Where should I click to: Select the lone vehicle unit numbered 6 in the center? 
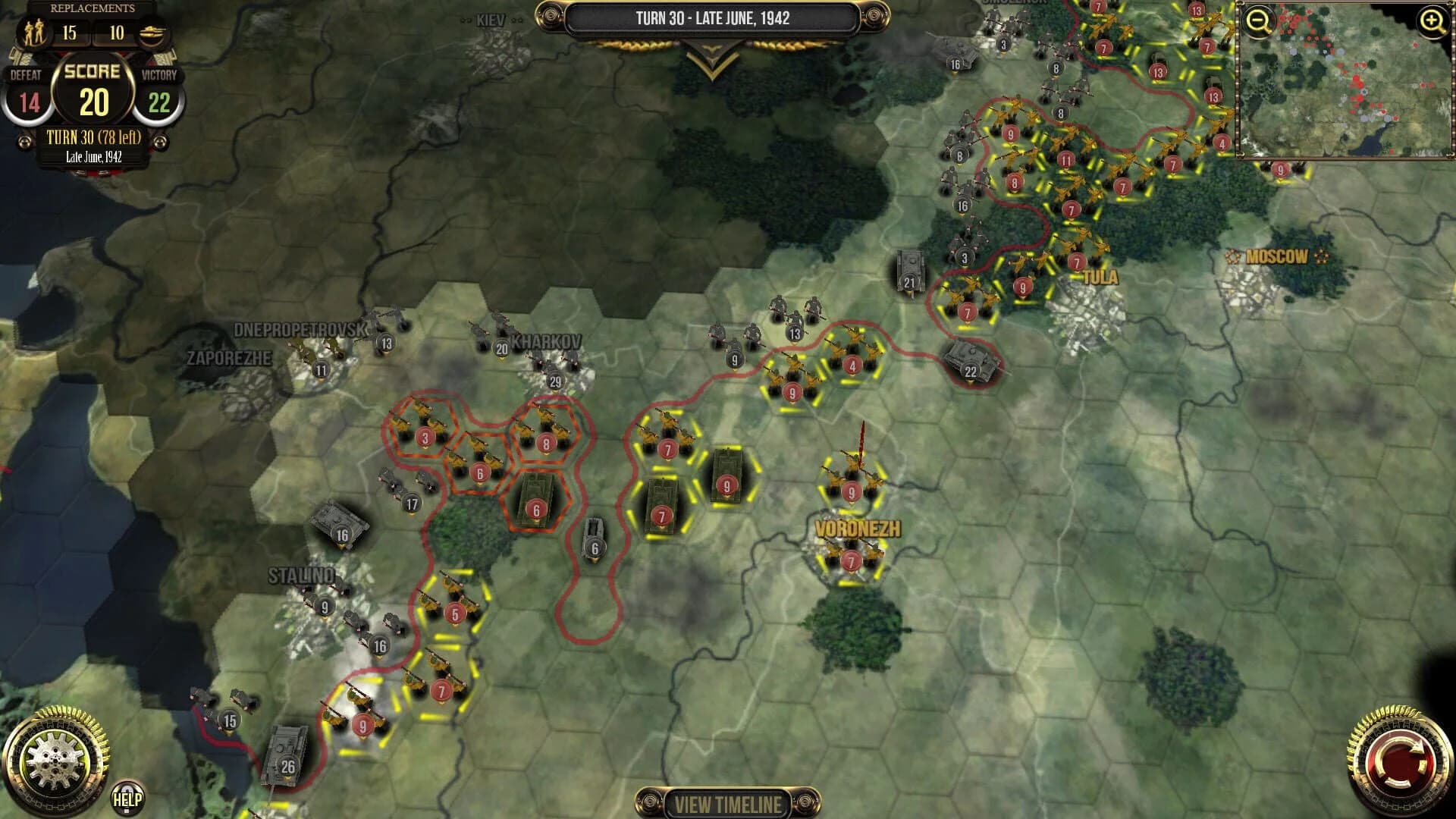[595, 535]
